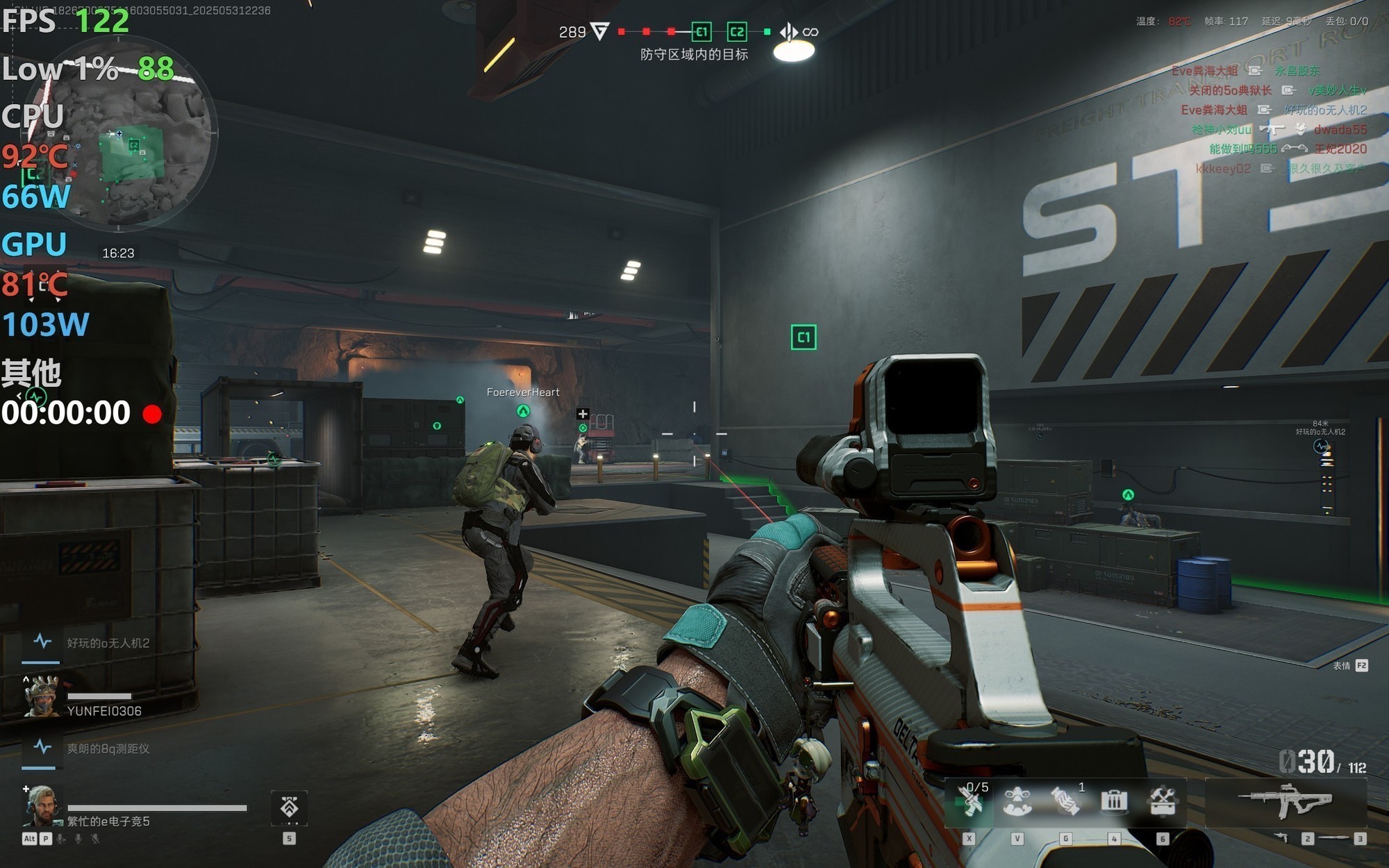
Task: Select squad member 好玩的o无人机2 in the squad list
Action: [x=108, y=643]
